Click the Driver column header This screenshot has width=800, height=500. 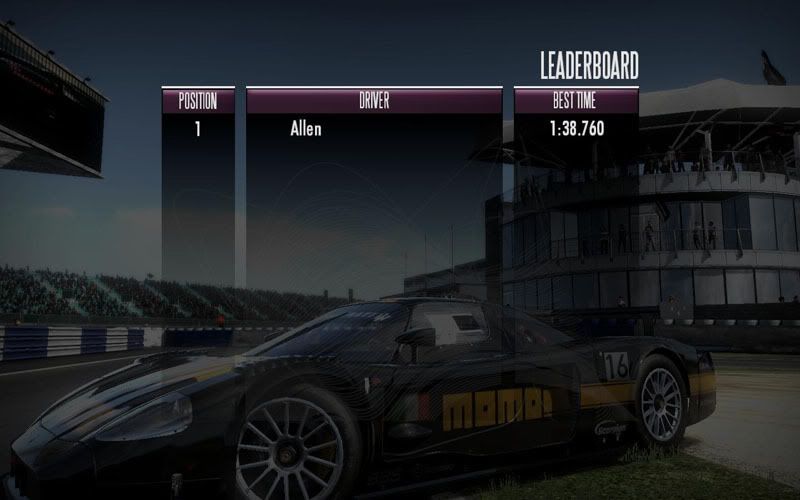[374, 100]
